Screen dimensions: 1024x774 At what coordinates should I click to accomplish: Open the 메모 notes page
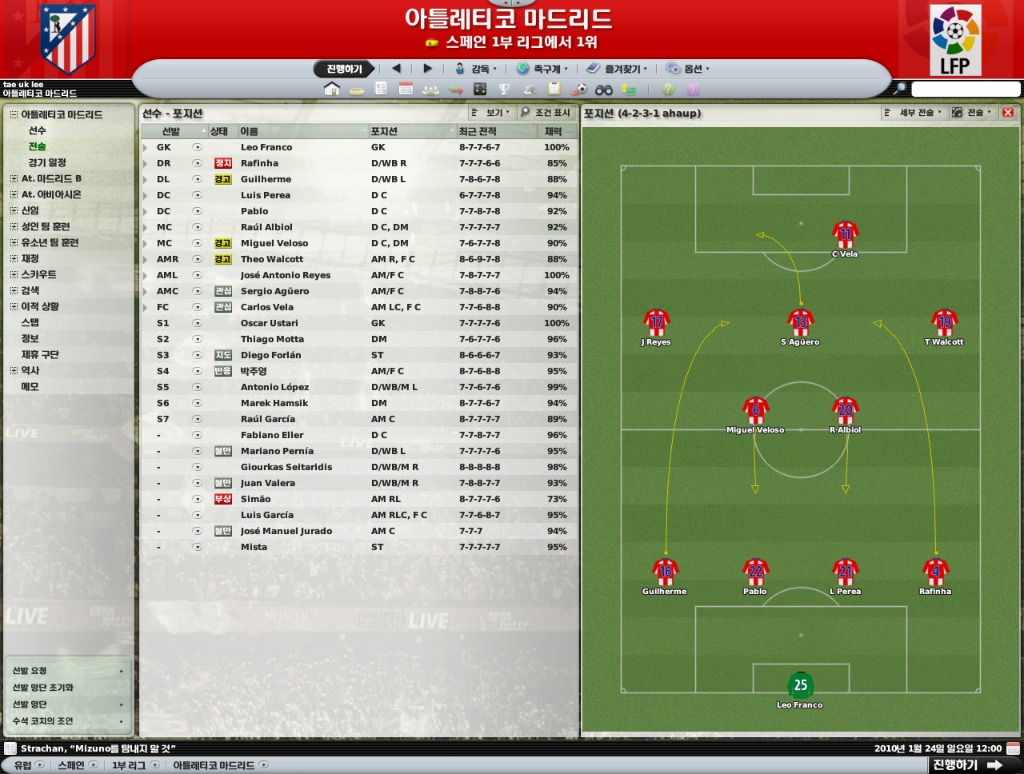[x=30, y=387]
